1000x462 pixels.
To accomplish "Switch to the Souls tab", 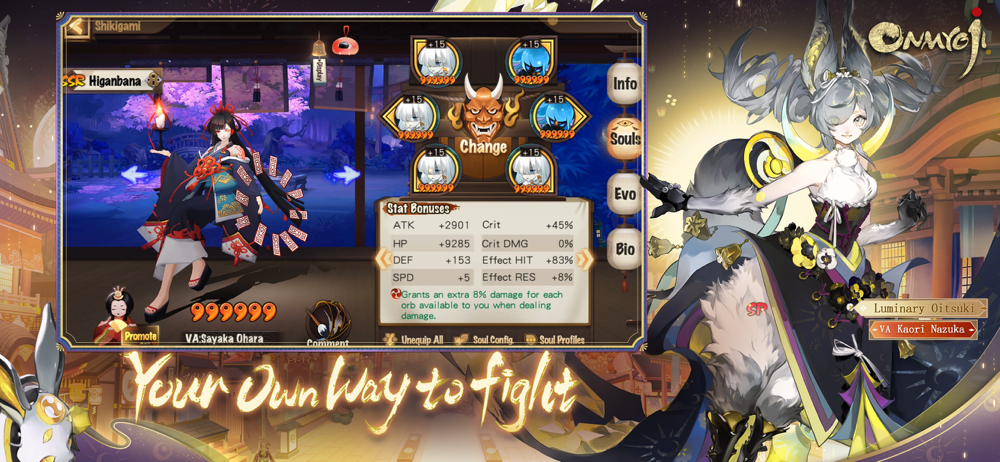I will point(625,139).
